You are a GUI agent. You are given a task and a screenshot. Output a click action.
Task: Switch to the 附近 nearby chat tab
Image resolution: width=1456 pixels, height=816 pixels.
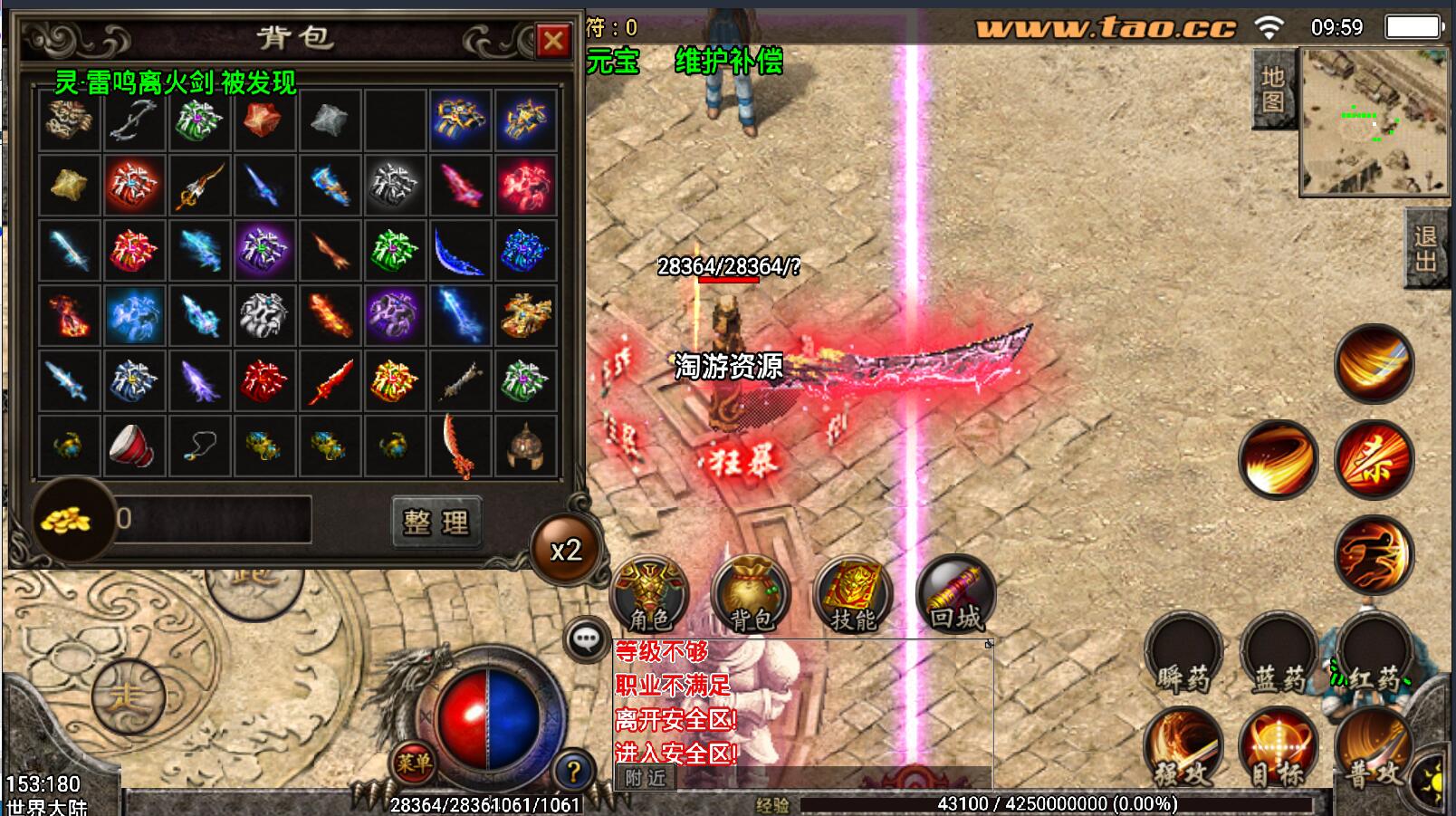coord(645,777)
